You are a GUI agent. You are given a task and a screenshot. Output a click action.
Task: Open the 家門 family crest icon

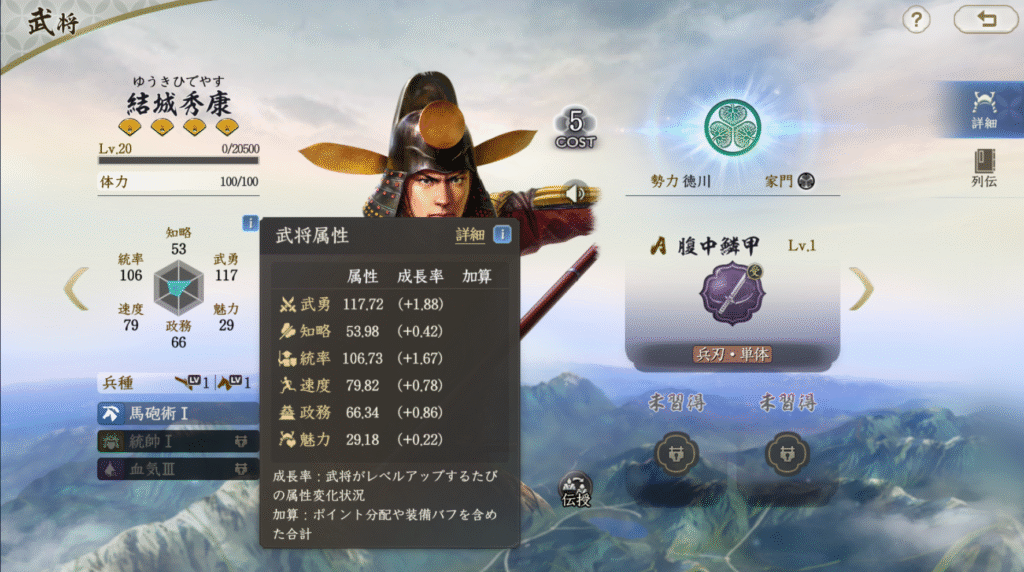[x=806, y=181]
